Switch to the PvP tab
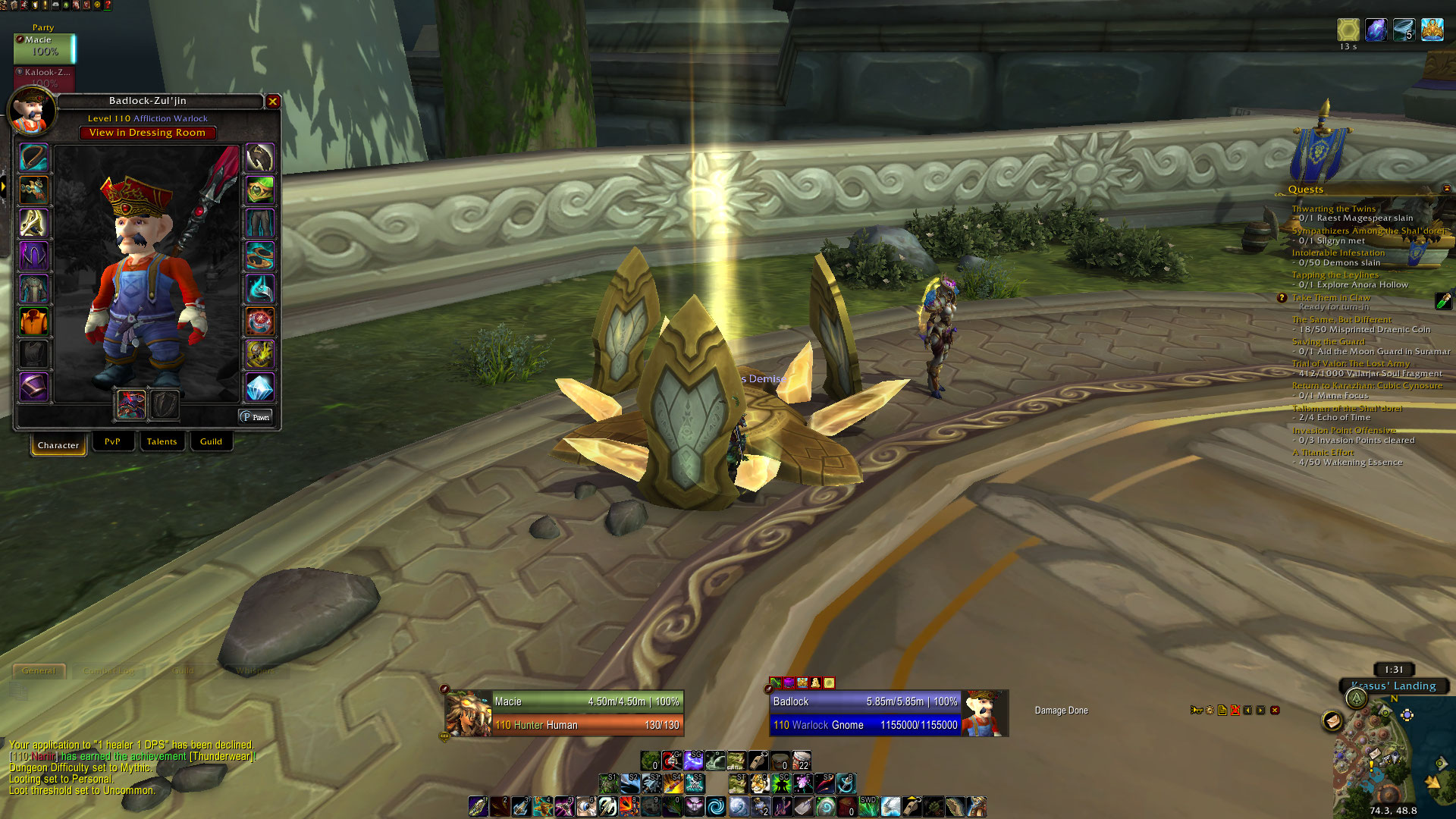Viewport: 1456px width, 819px height. click(112, 441)
